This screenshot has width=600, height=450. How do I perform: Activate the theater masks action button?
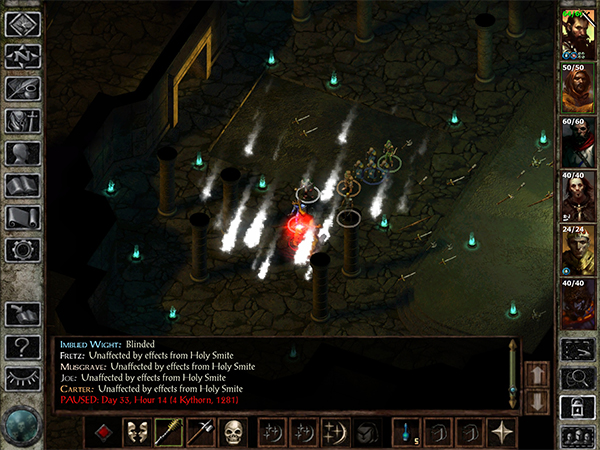137,432
